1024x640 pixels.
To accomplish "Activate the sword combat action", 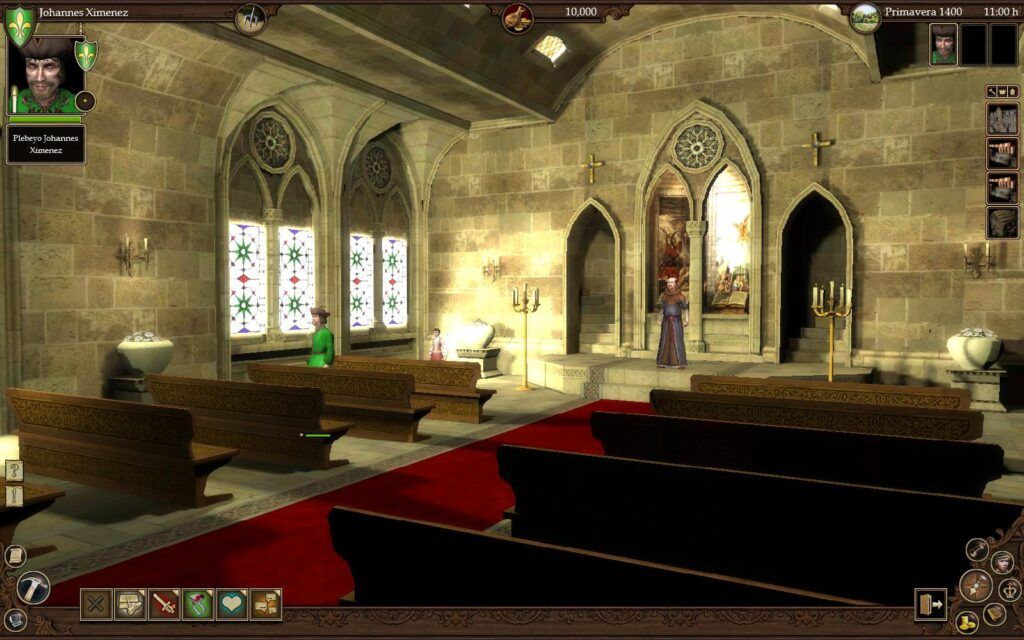I will (x=164, y=604).
